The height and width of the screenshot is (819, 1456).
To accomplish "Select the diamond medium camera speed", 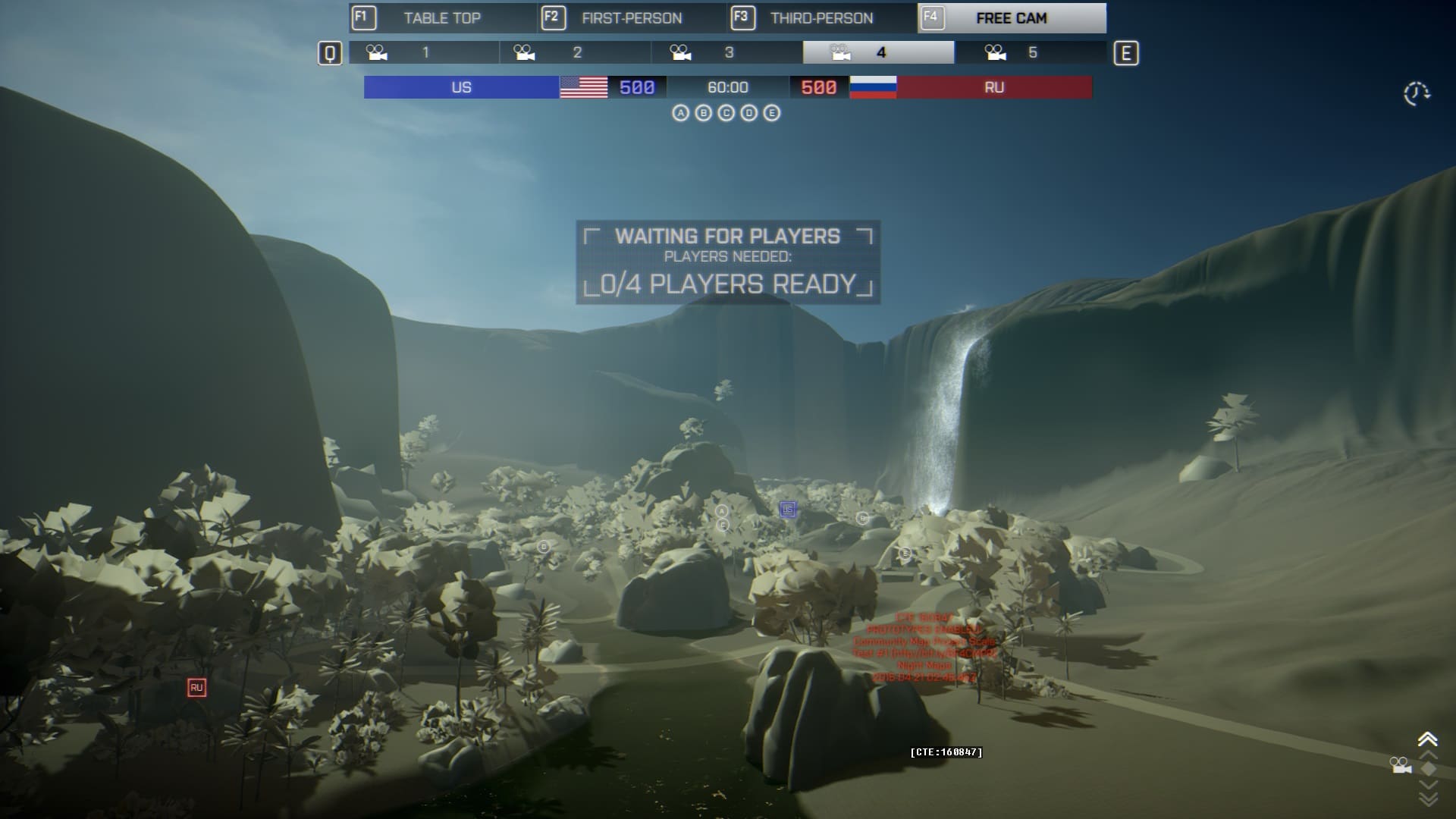I will (1427, 768).
